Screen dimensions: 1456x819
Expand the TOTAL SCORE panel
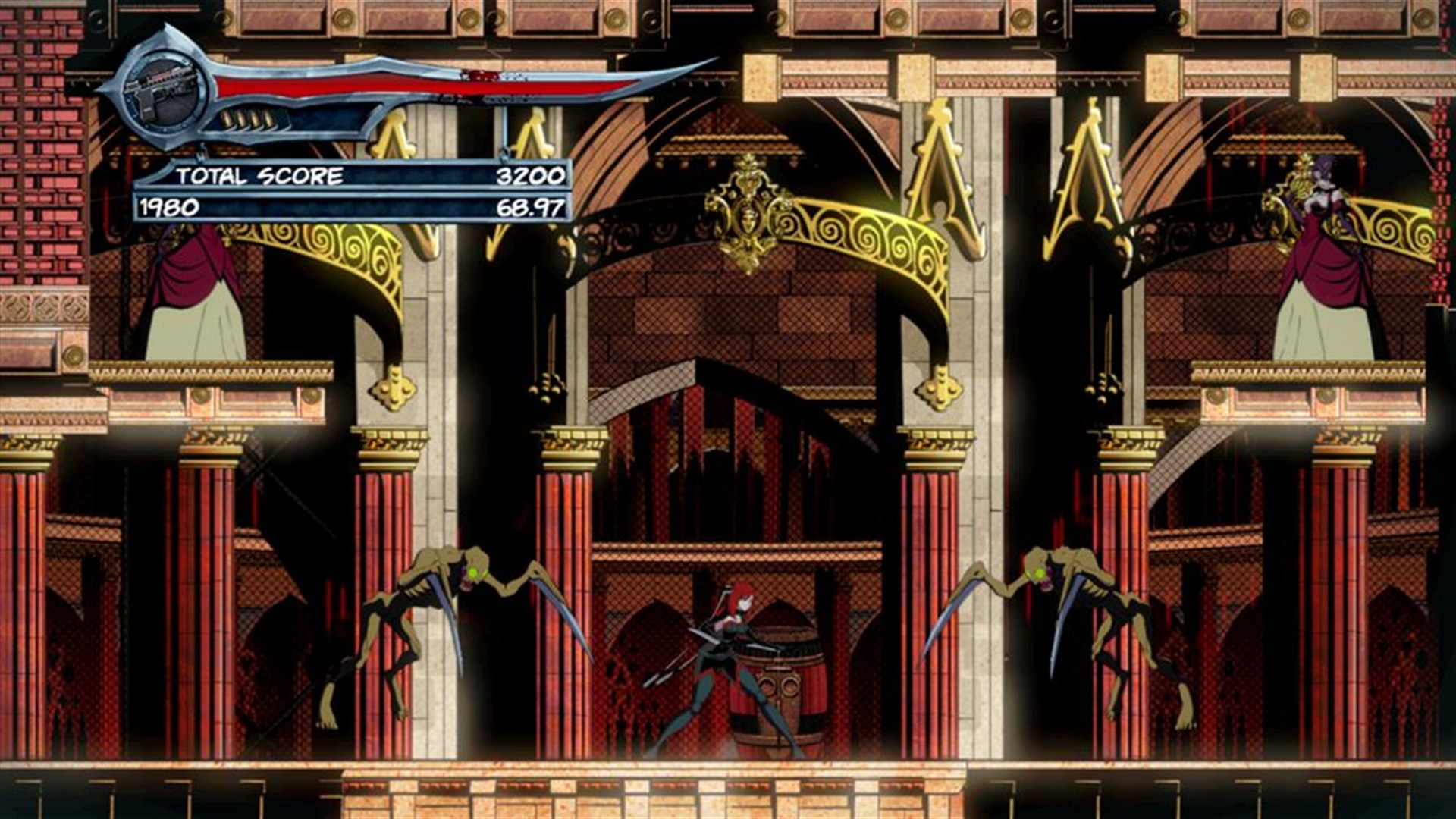click(x=356, y=177)
